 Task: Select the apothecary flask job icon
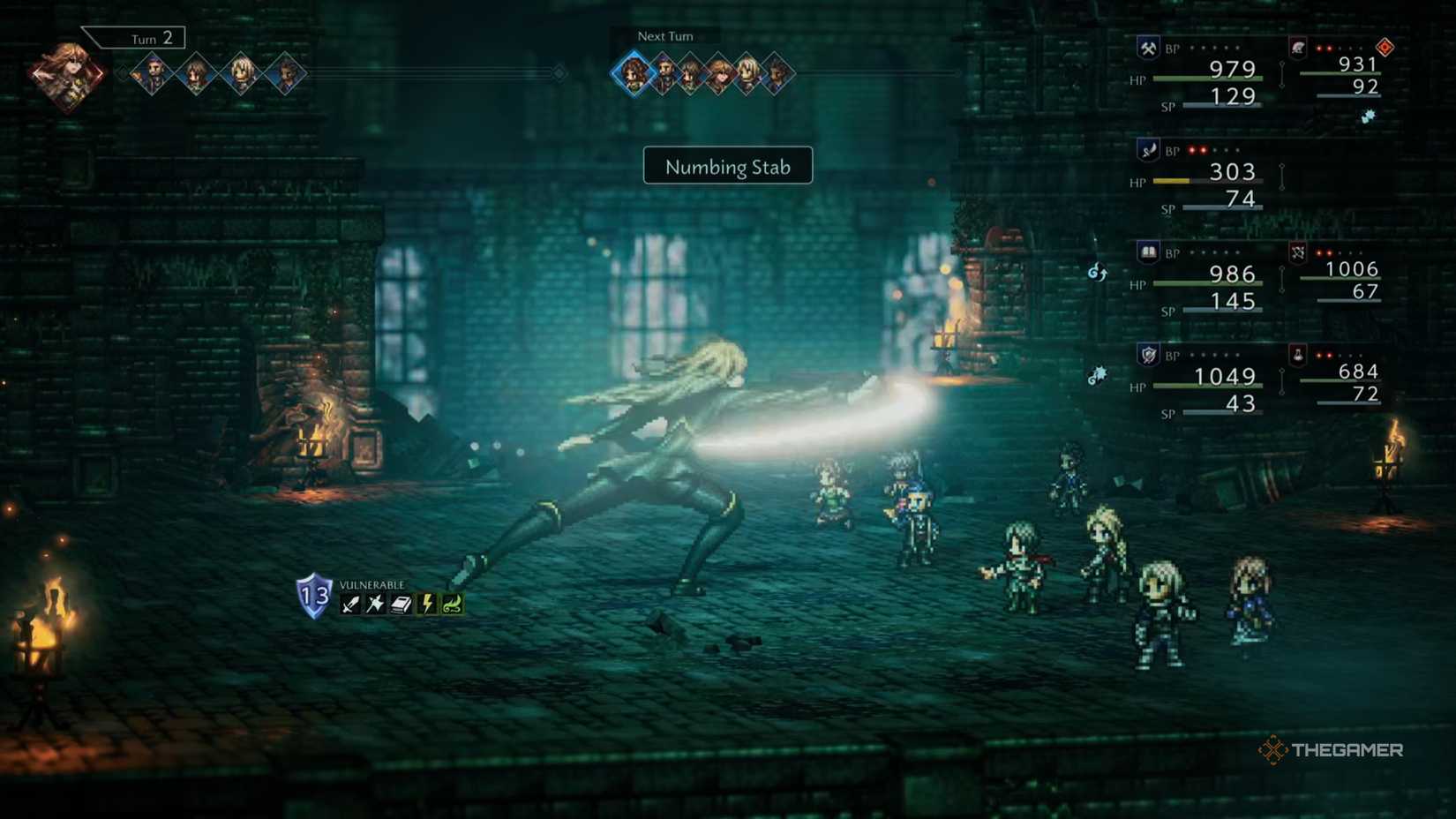tap(1298, 356)
